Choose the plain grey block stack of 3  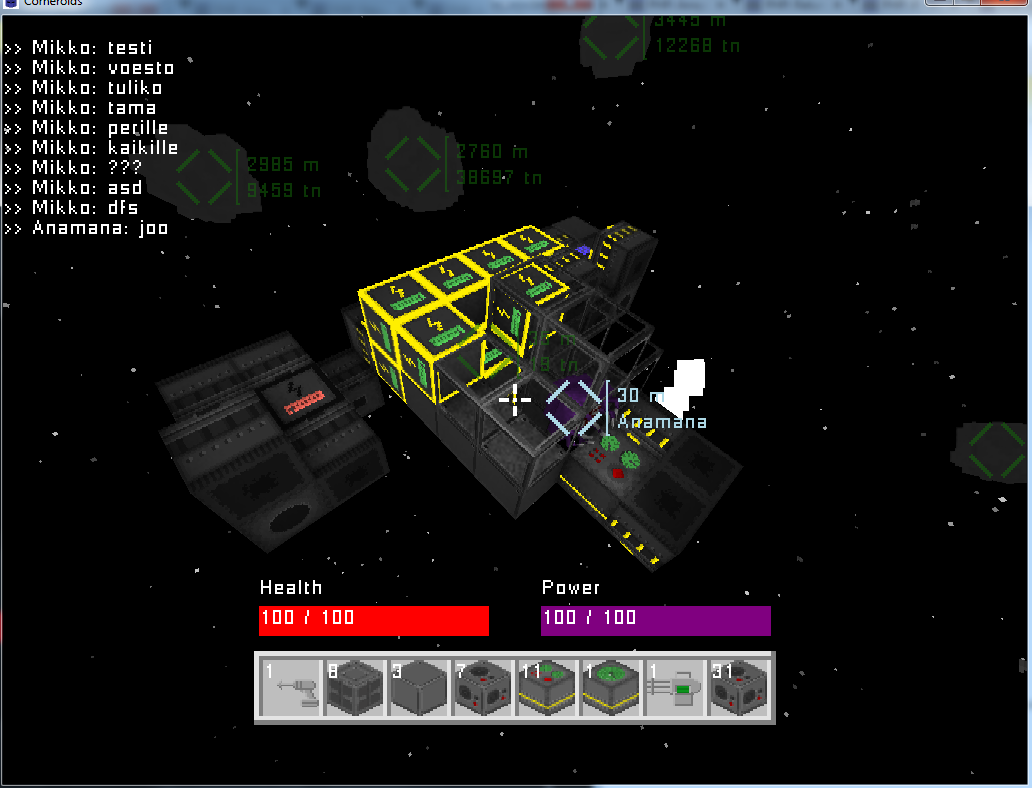pyautogui.click(x=419, y=688)
